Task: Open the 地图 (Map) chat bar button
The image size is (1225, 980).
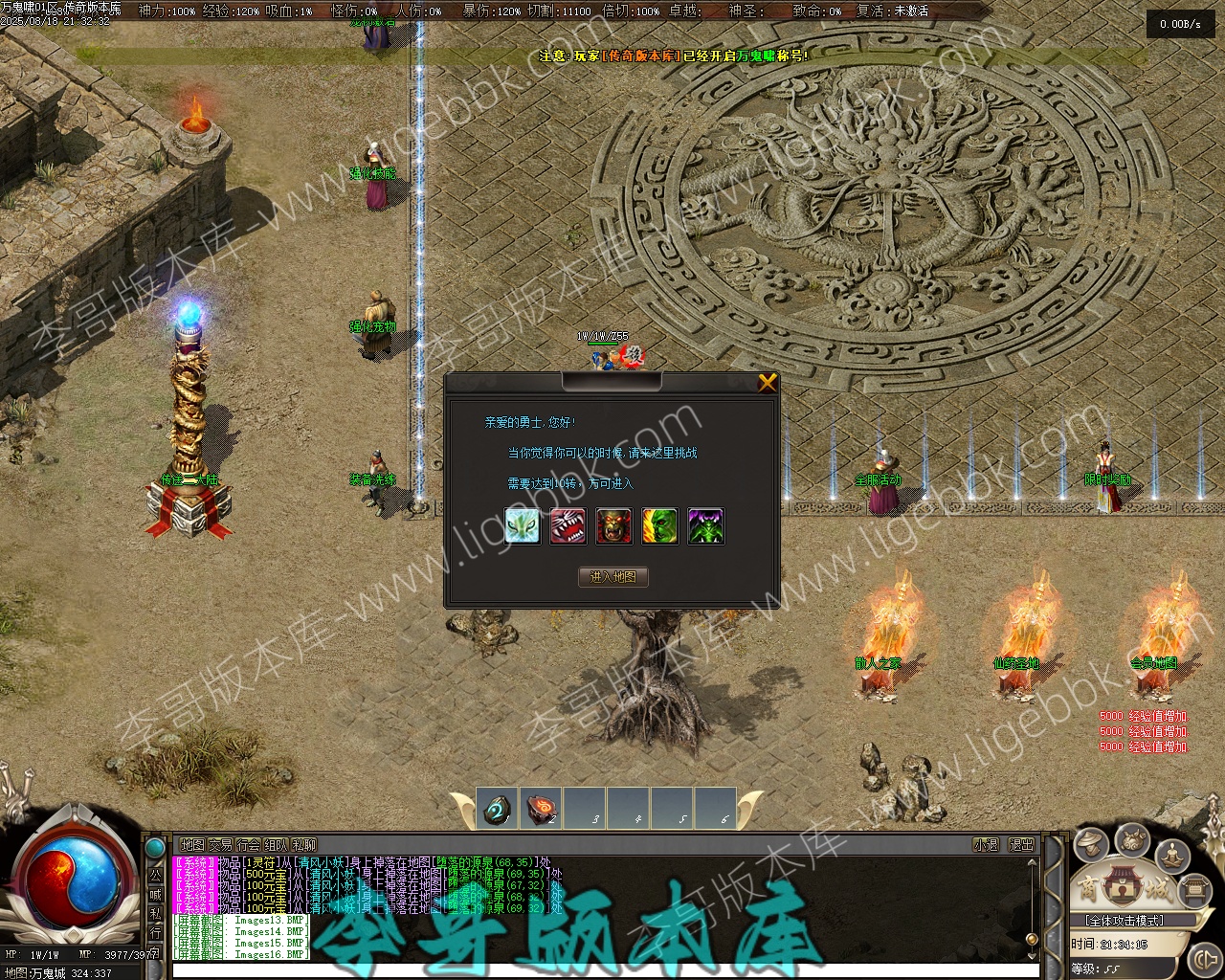Action: [x=192, y=845]
